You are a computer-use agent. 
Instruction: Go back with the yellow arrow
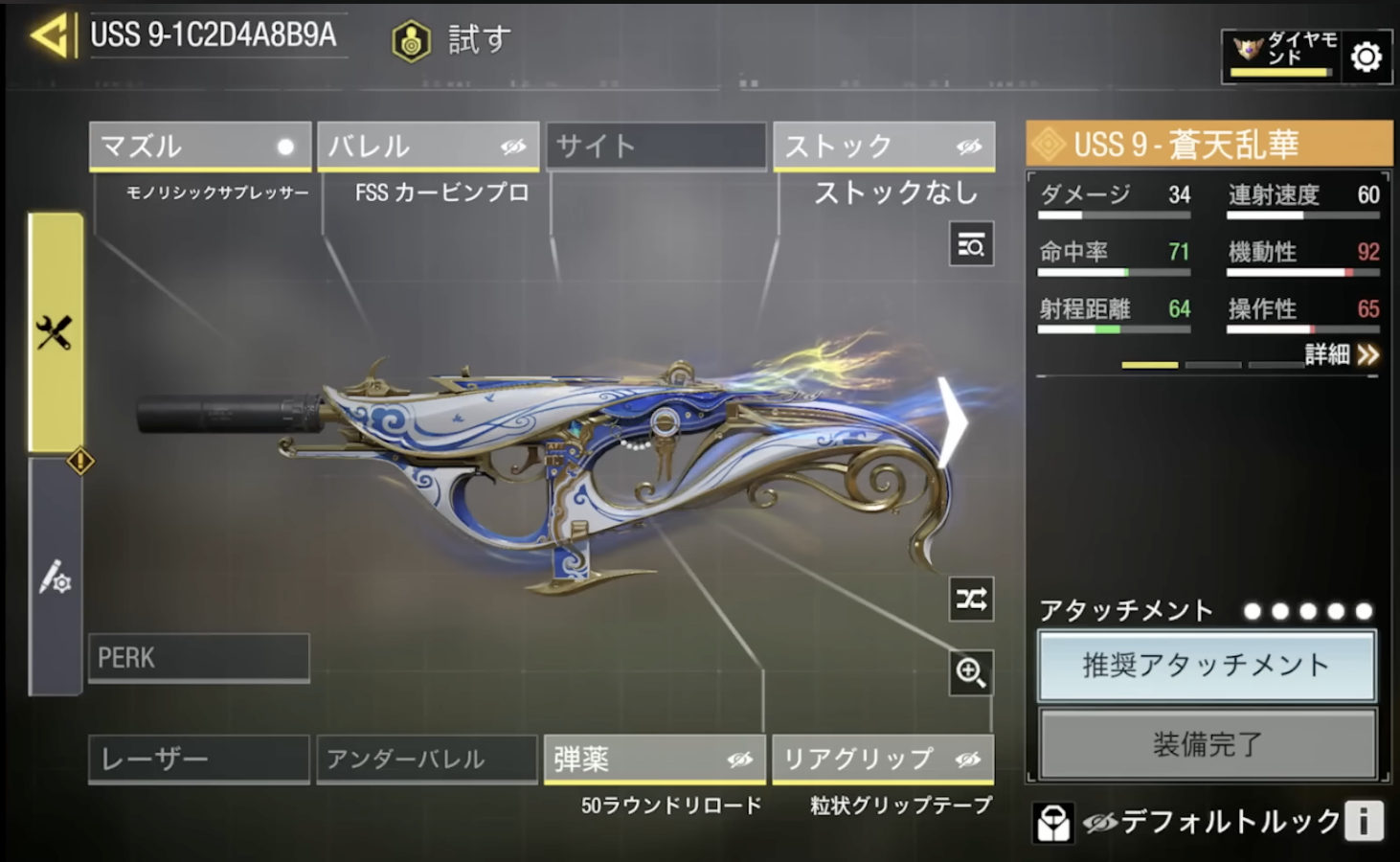(50, 36)
